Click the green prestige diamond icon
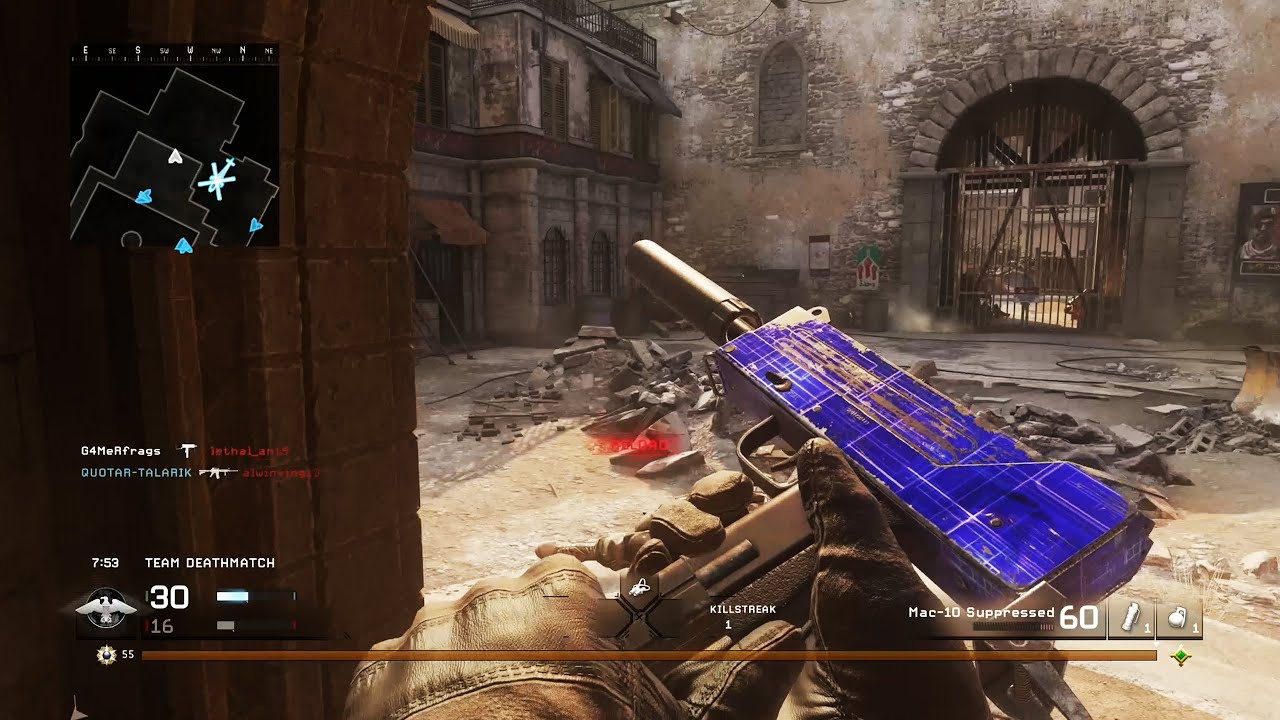Screen dimensions: 1280x720 1181,656
